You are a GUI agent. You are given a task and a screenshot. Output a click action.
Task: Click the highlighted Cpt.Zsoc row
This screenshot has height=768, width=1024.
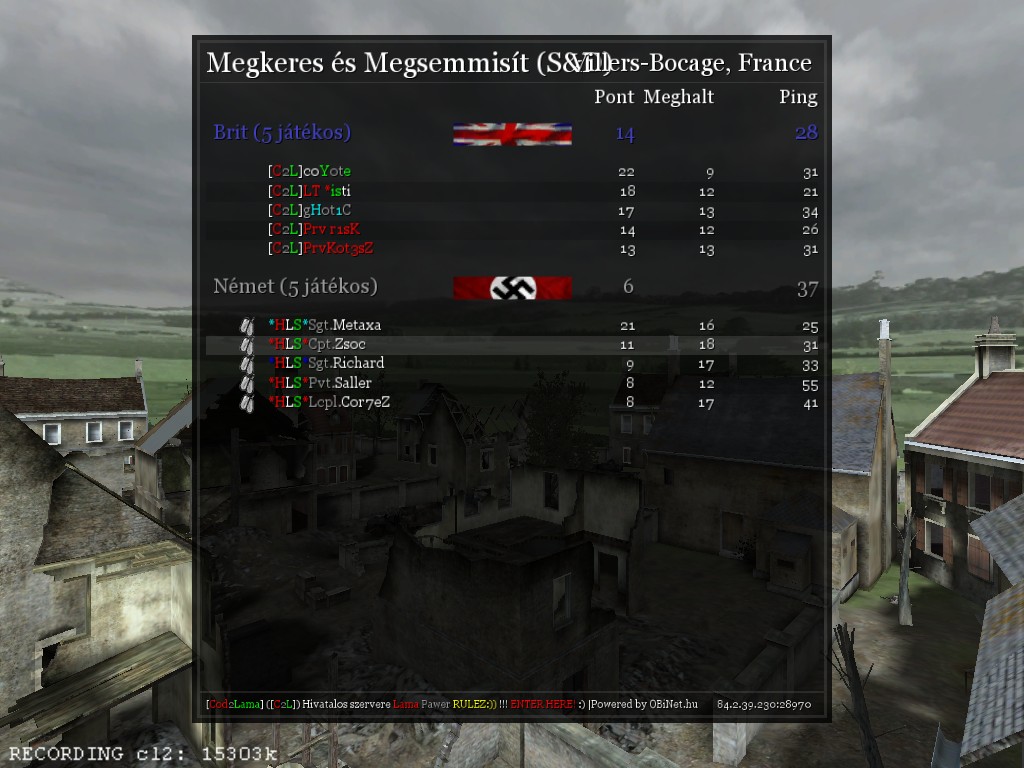(x=317, y=345)
